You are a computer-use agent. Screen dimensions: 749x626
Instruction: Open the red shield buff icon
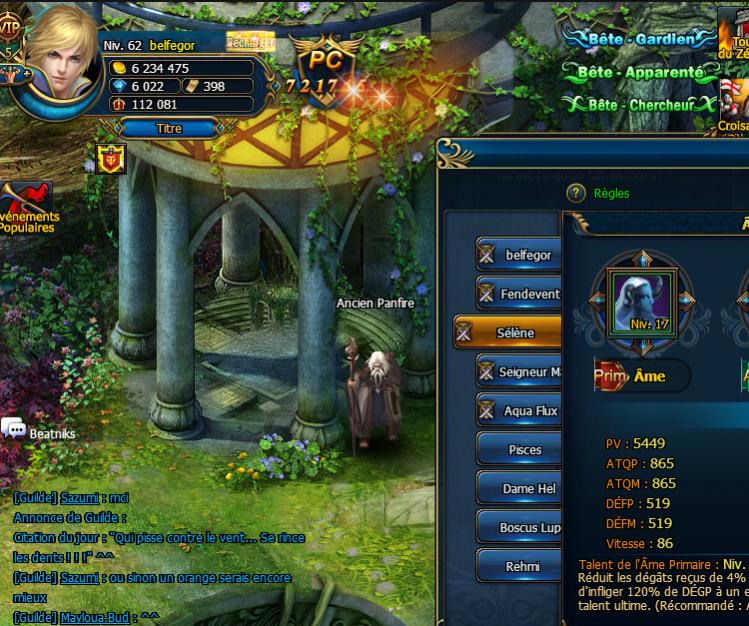(110, 158)
